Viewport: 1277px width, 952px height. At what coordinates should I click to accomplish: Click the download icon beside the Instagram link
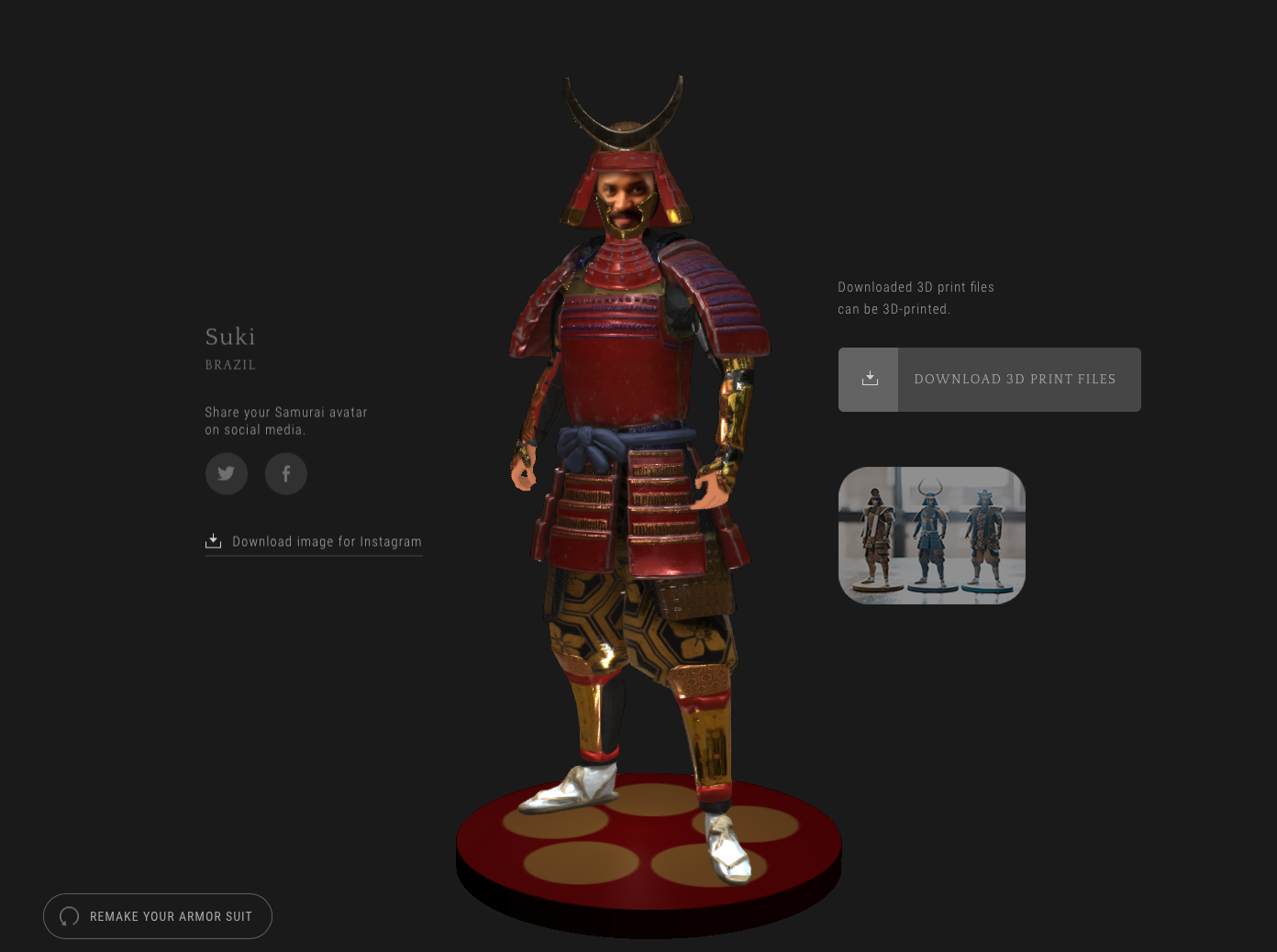[x=213, y=540]
